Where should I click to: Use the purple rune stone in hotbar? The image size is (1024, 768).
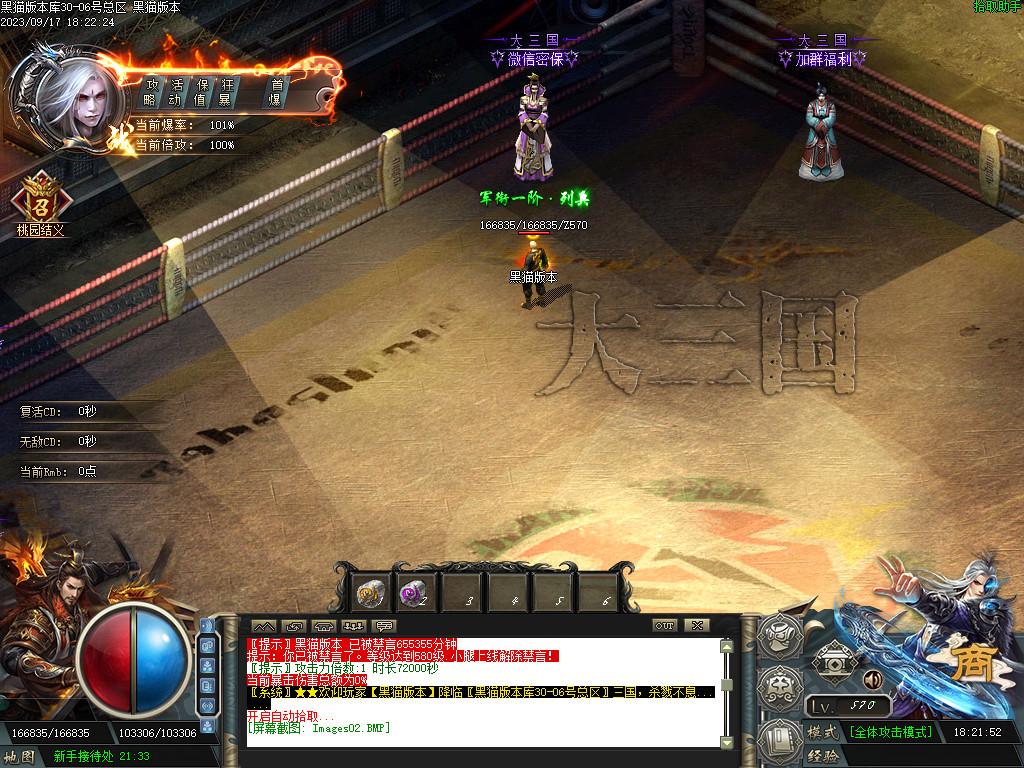click(417, 594)
